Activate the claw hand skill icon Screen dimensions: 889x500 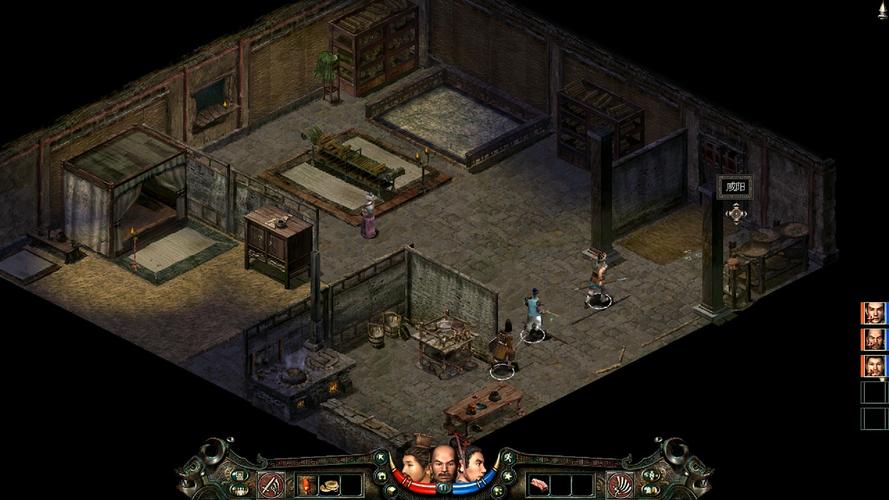click(620, 485)
